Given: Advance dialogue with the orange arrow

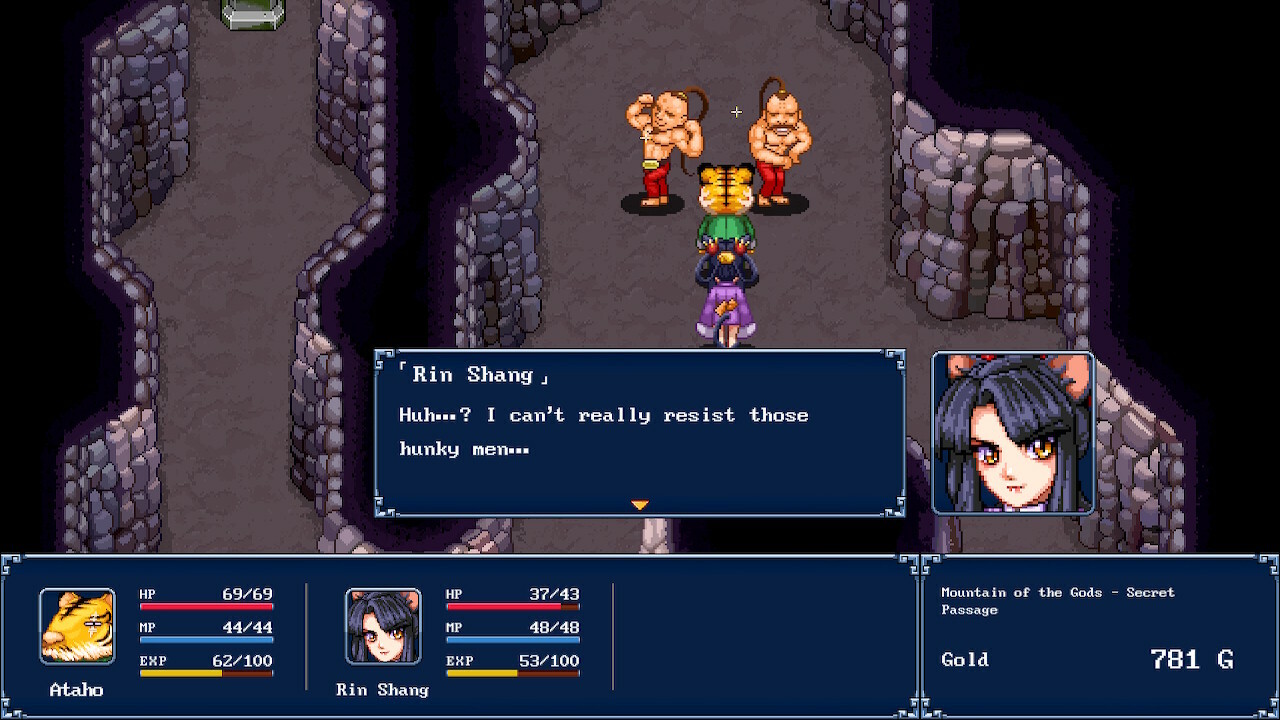Looking at the screenshot, I should (x=640, y=505).
